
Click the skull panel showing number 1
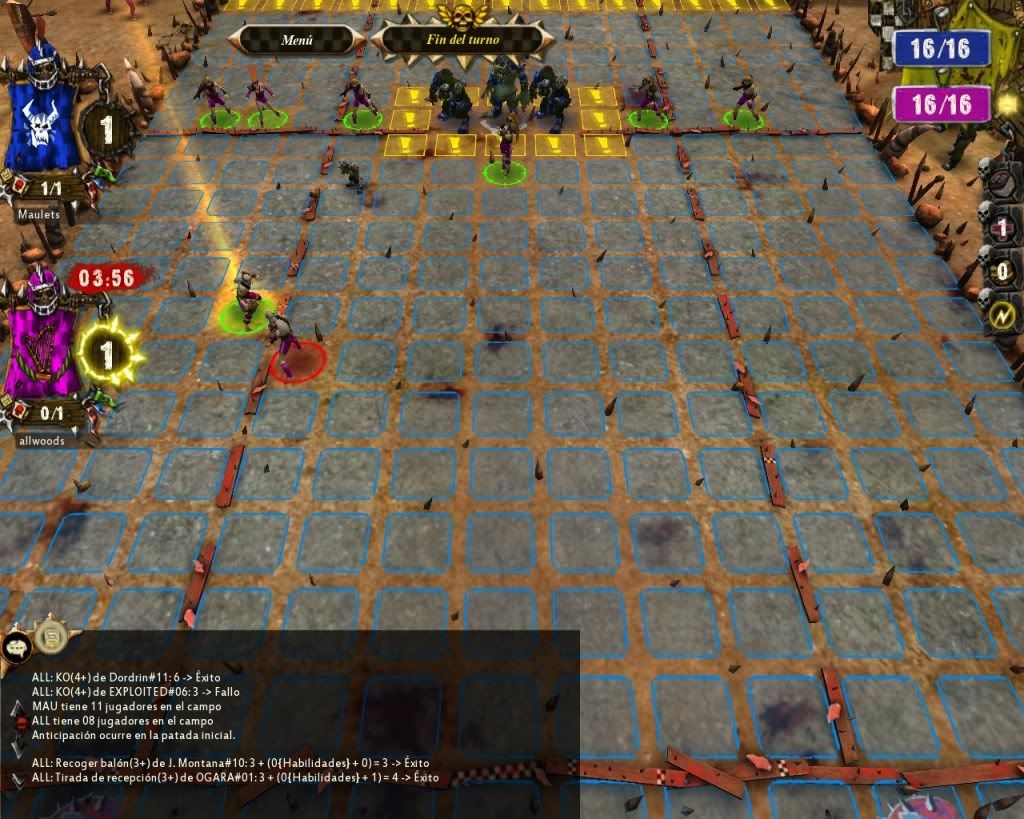coord(1002,228)
